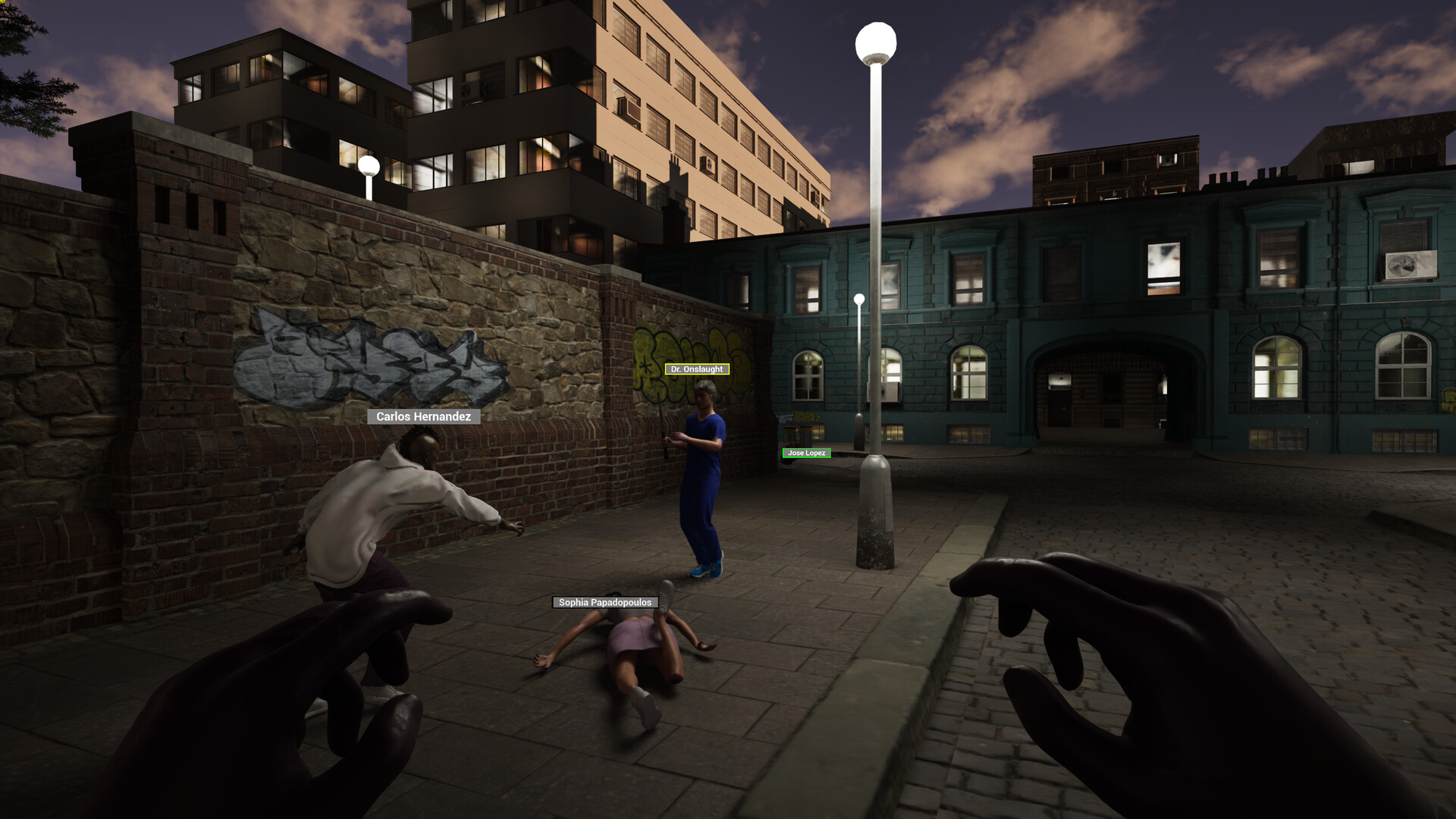Click the Sophia Papadopoulos nameplate
This screenshot has height=819, width=1456.
[604, 601]
